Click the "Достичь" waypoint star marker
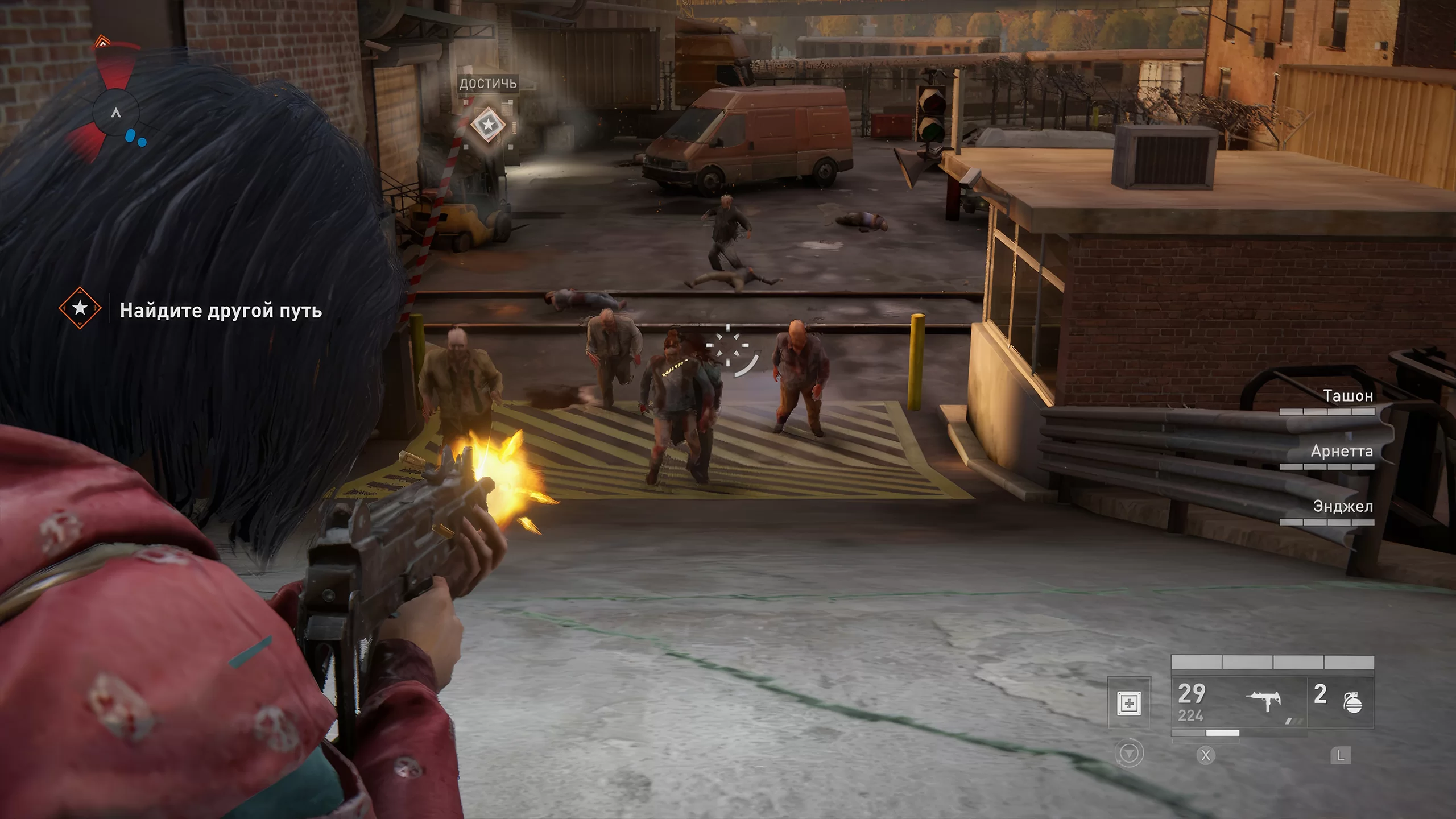This screenshot has width=1456, height=819. tap(487, 124)
